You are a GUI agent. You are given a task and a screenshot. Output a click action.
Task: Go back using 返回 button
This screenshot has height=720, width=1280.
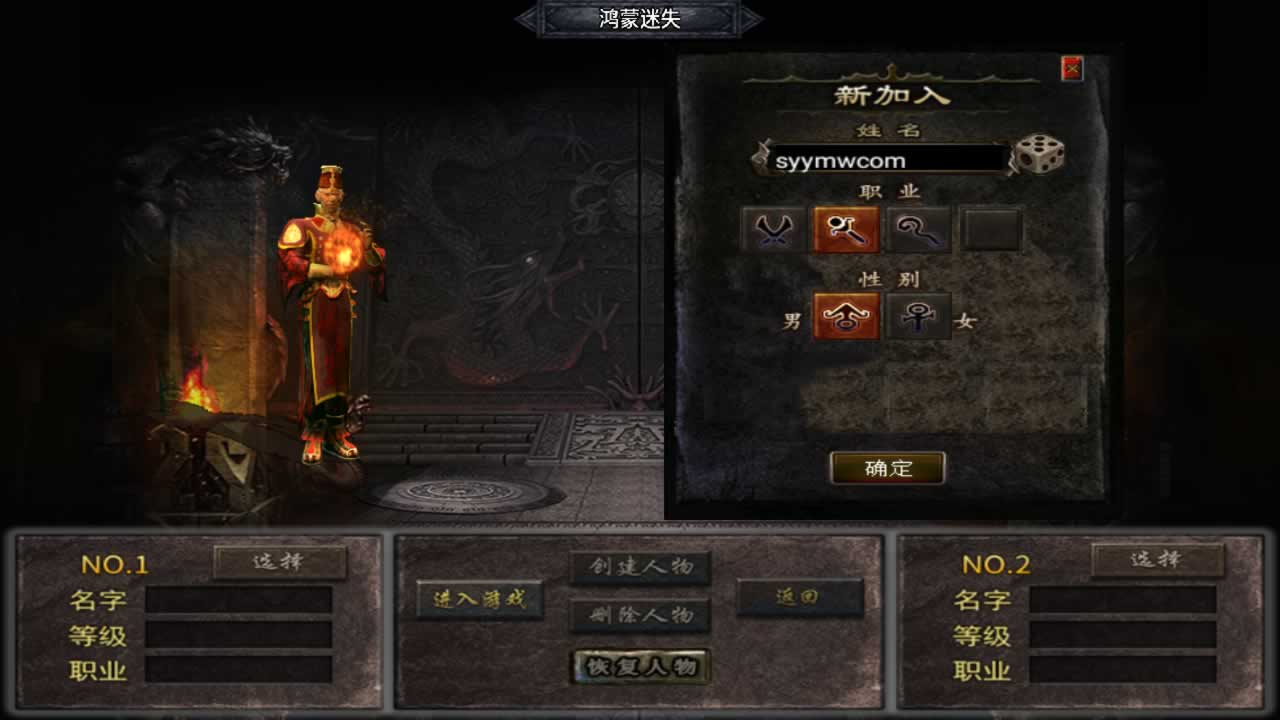[x=799, y=597]
